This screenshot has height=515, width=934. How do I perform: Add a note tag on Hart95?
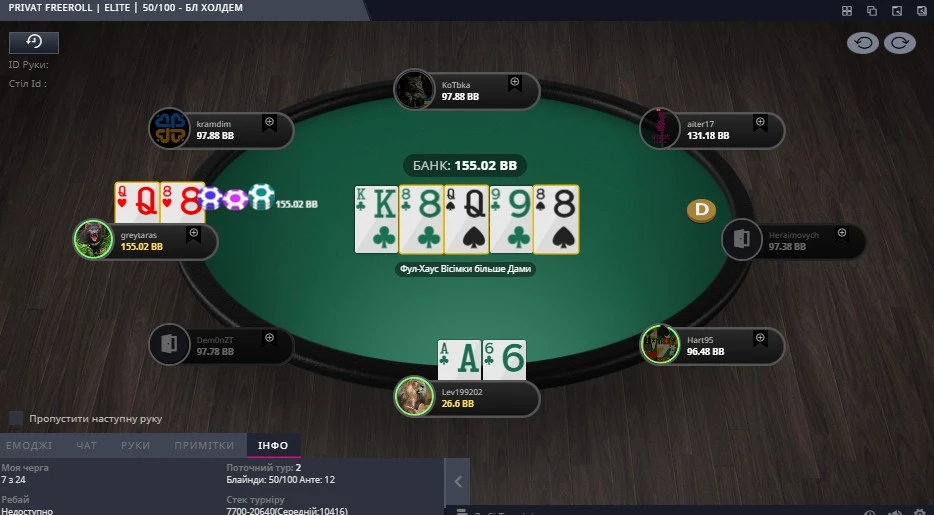click(760, 338)
